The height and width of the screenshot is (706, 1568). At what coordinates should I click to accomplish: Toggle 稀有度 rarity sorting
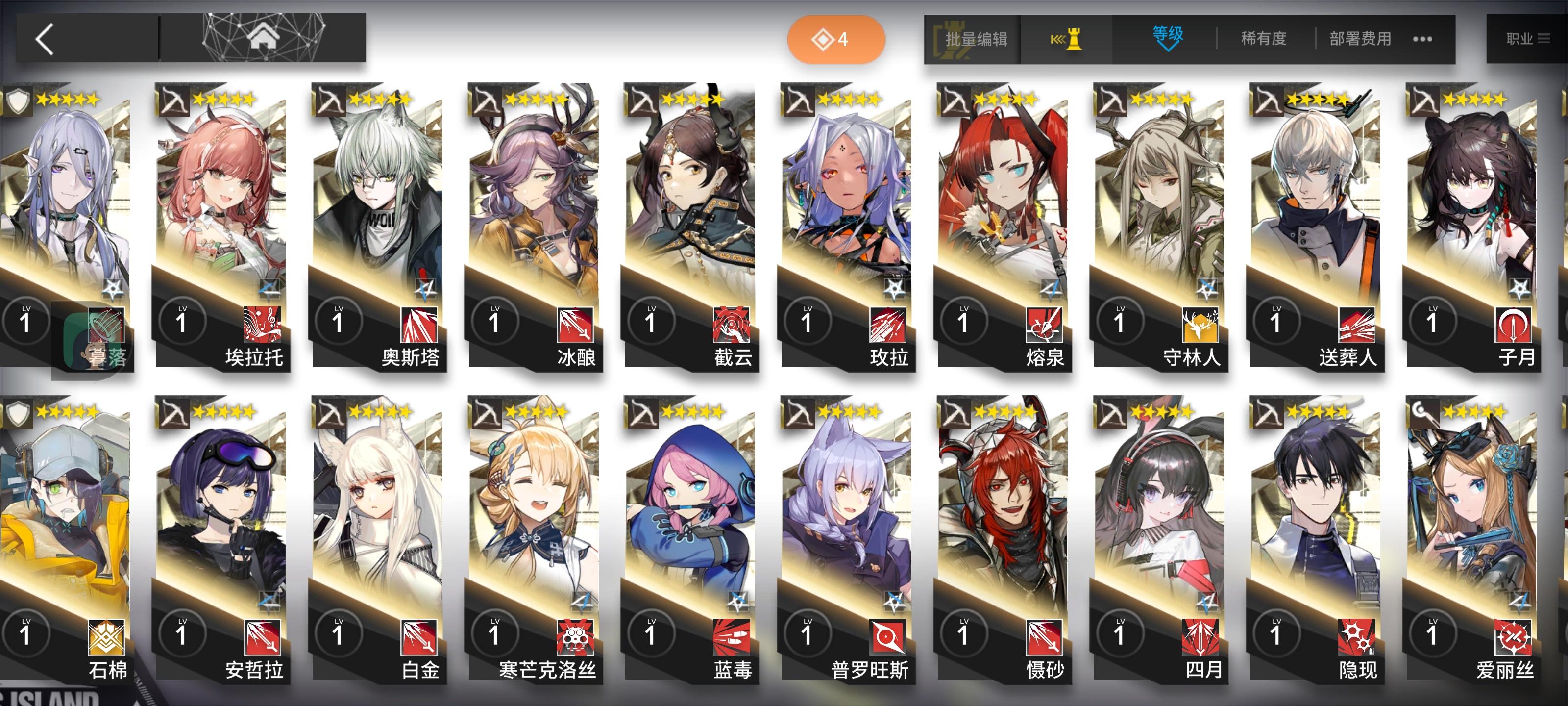coord(1263,38)
